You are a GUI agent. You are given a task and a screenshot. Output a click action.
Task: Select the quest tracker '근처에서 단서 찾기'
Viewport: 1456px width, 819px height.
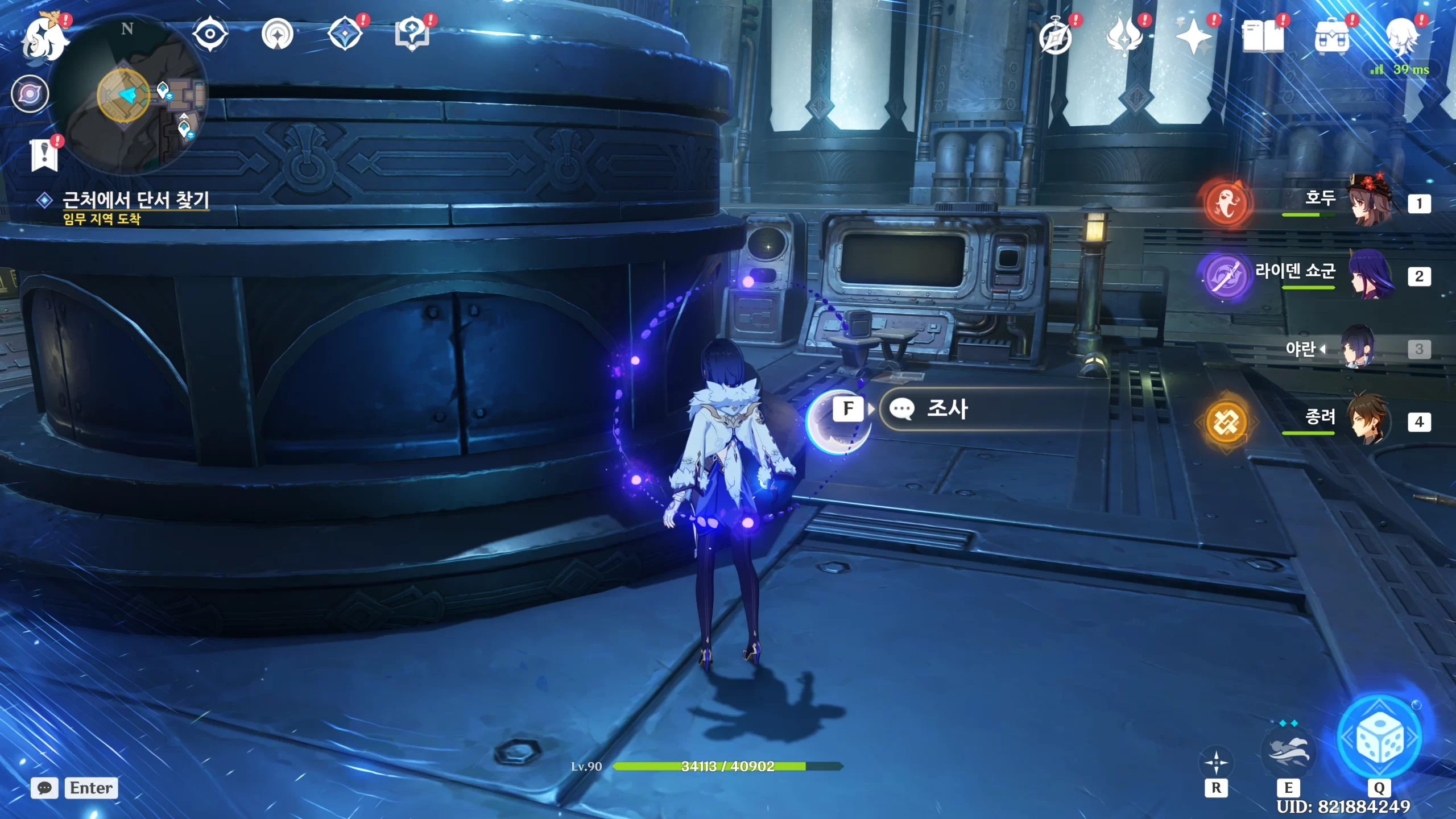coord(135,200)
